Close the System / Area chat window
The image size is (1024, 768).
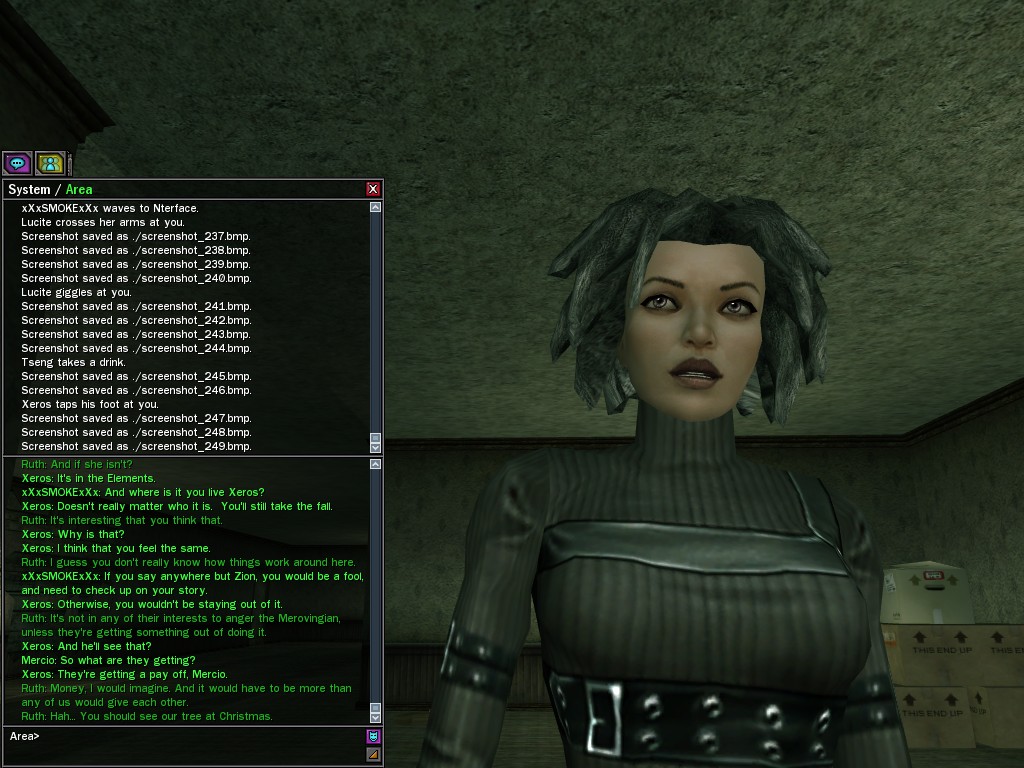[x=373, y=189]
